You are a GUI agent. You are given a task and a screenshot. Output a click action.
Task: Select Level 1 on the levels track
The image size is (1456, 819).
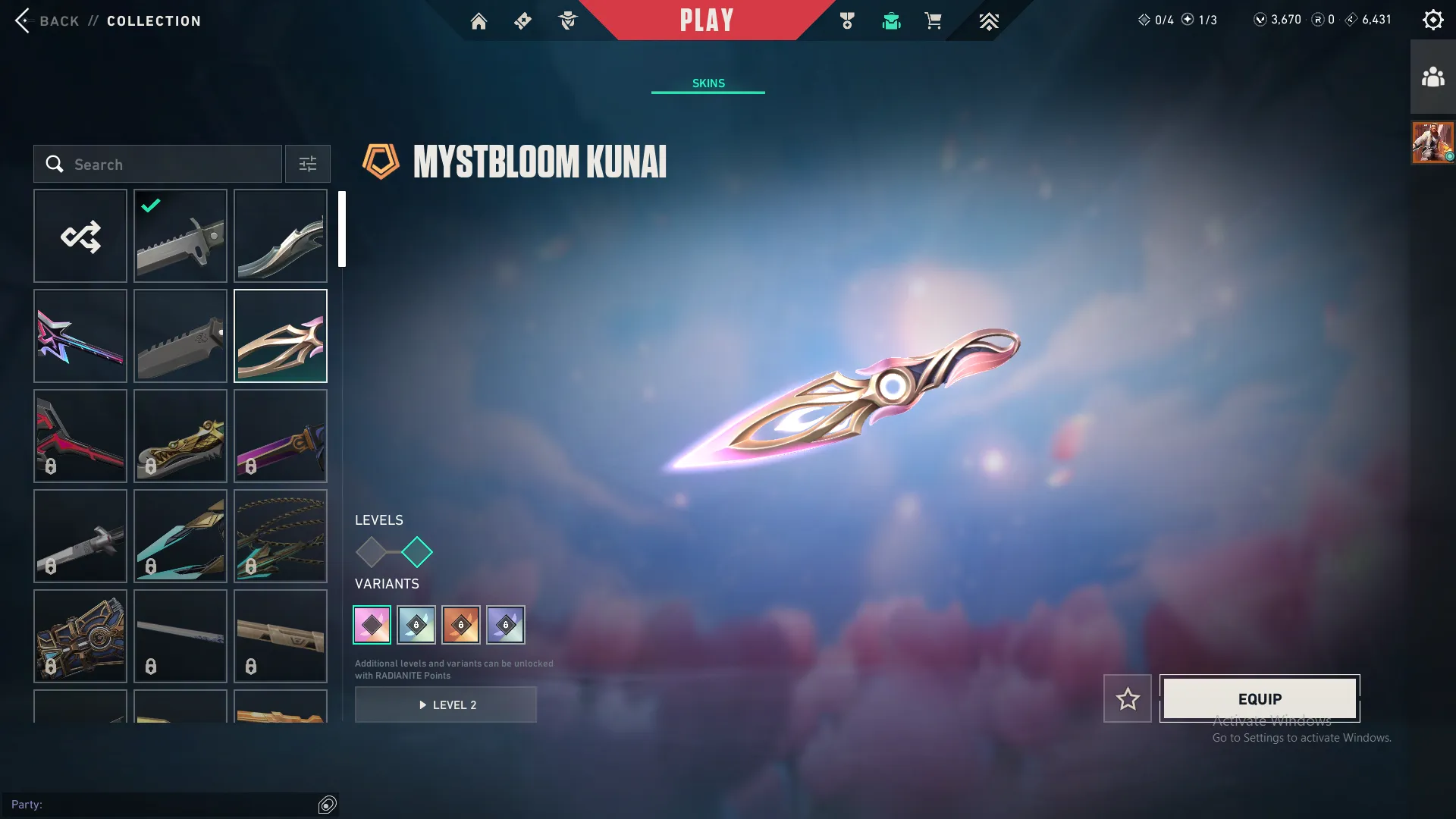click(x=372, y=554)
